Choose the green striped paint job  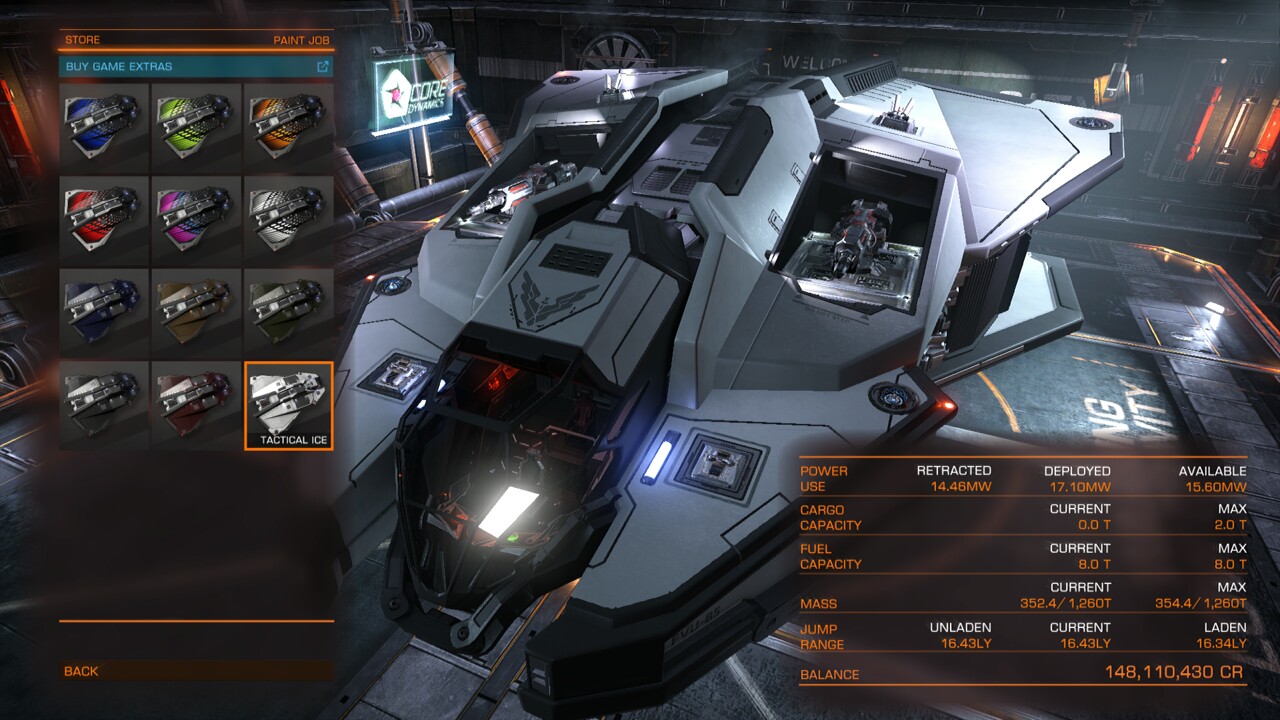[196, 128]
